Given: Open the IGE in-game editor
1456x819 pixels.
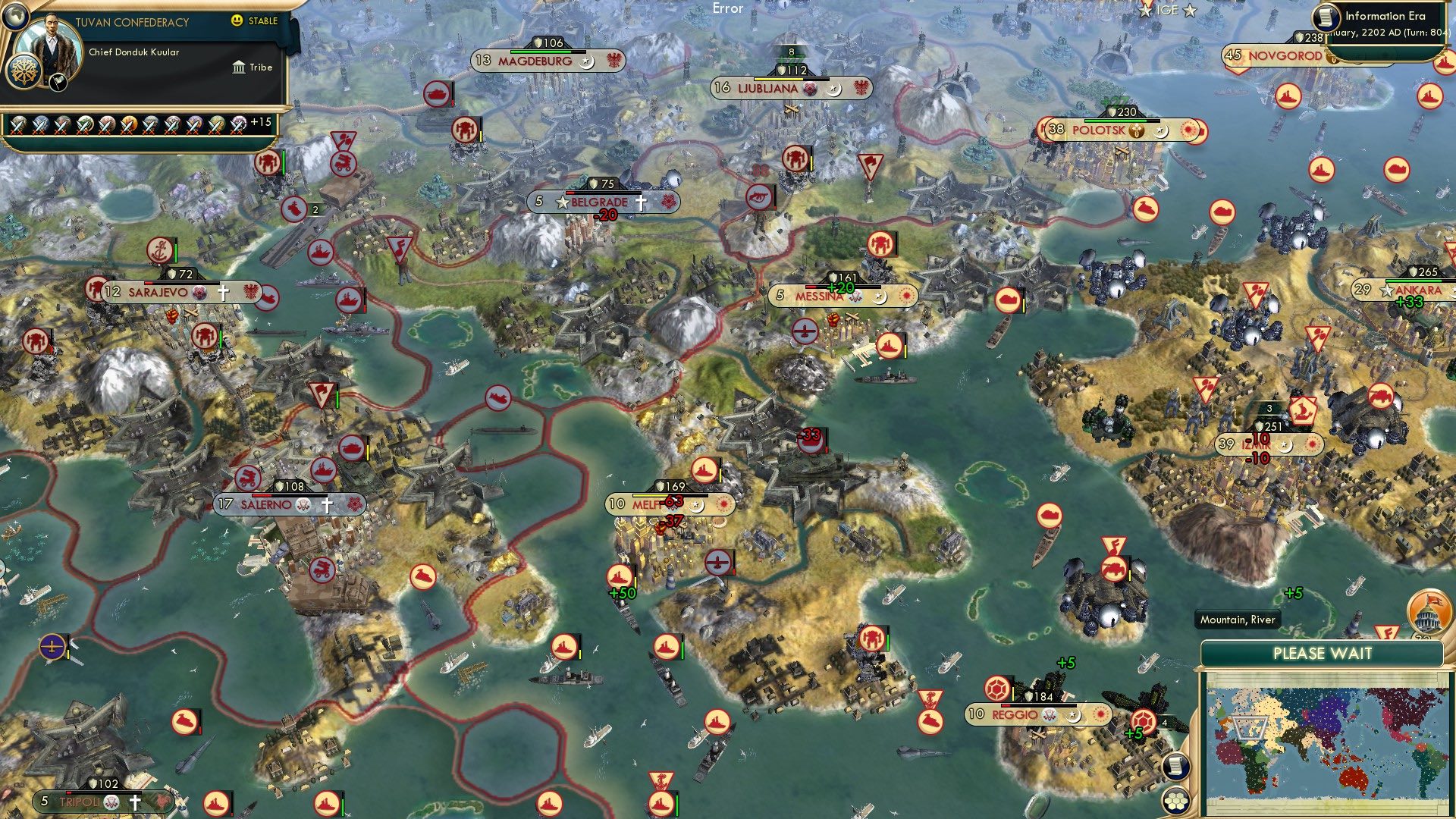Looking at the screenshot, I should coord(1167,10).
